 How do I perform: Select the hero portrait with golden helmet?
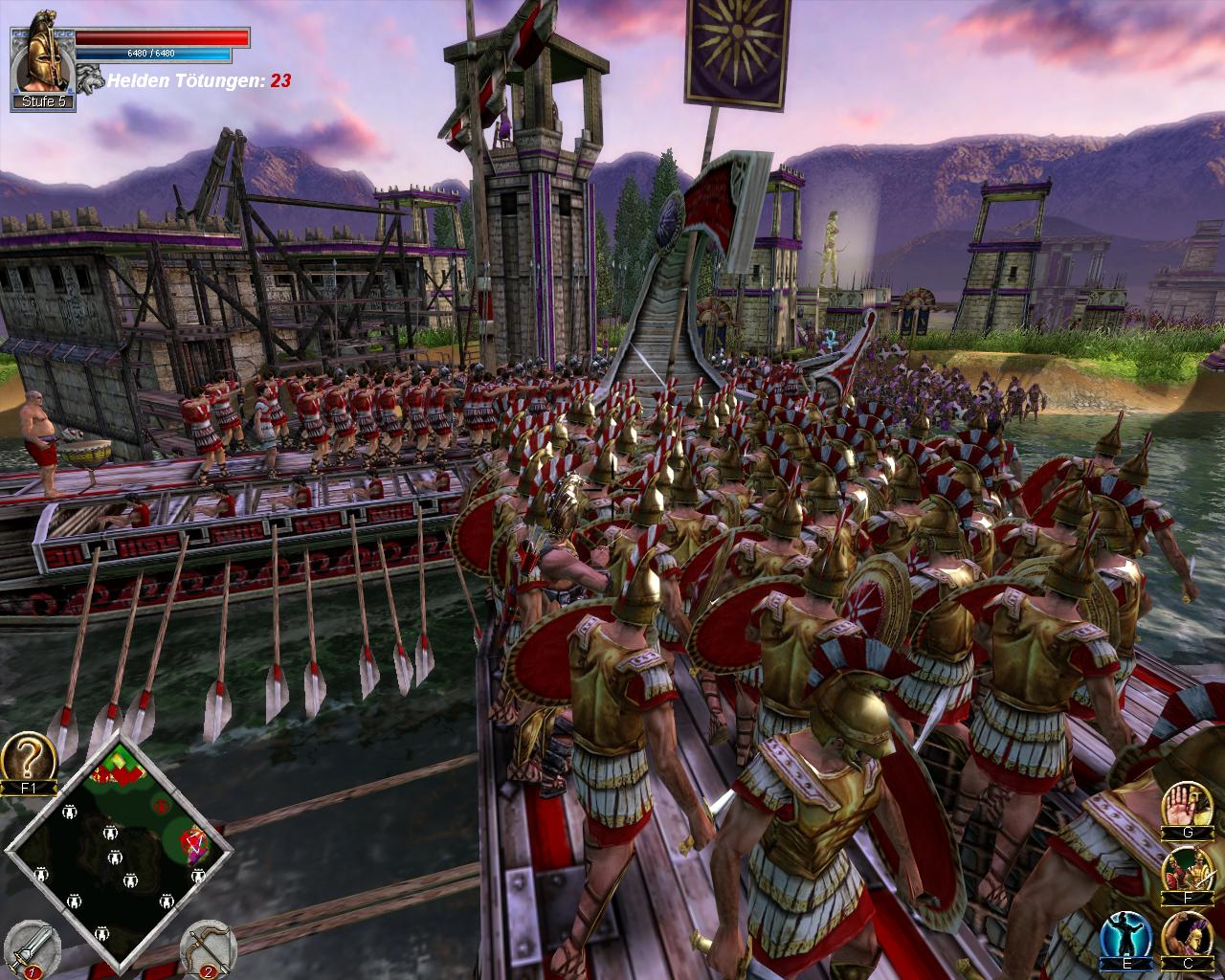click(42, 57)
